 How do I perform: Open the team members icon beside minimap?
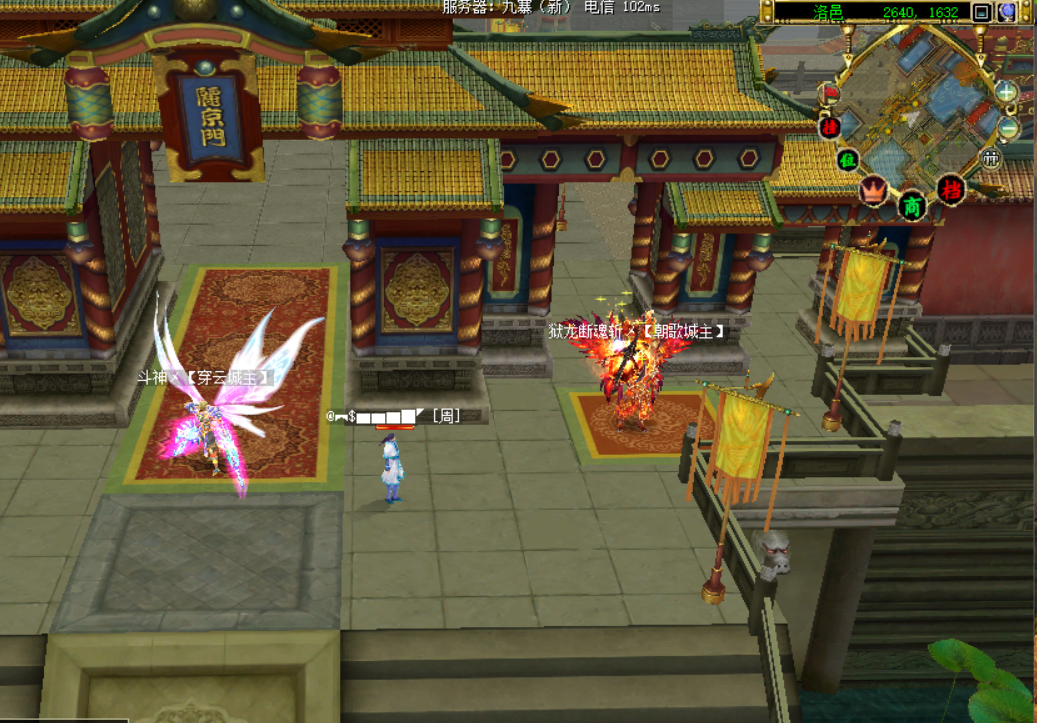tap(991, 158)
